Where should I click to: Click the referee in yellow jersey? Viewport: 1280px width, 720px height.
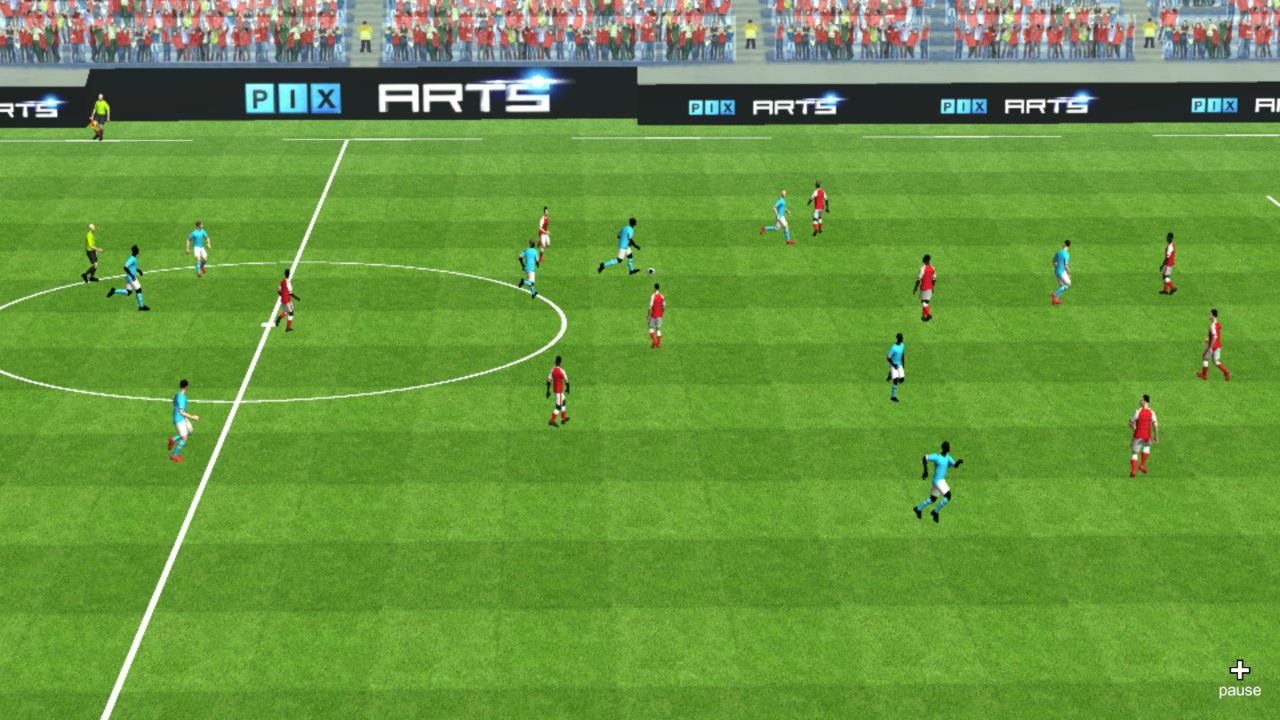[90, 260]
